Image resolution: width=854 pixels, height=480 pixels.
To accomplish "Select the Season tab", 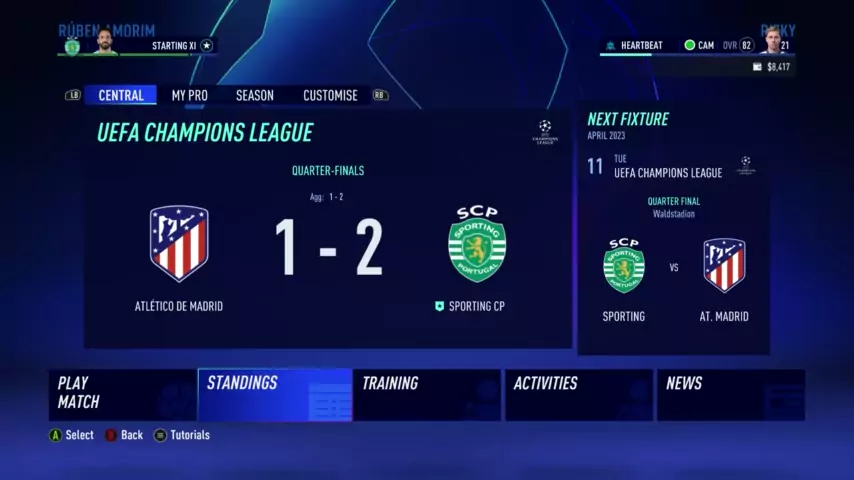I will click(254, 96).
